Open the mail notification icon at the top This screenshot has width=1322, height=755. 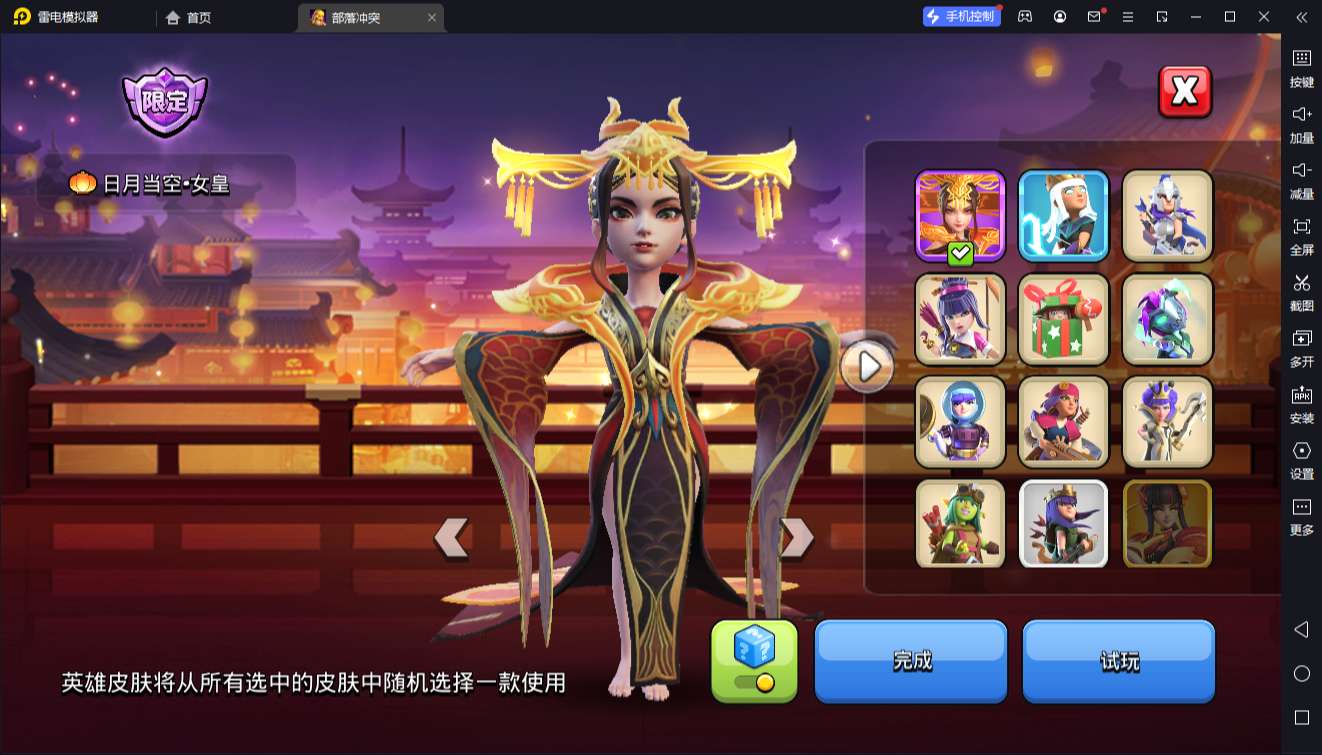tap(1095, 16)
